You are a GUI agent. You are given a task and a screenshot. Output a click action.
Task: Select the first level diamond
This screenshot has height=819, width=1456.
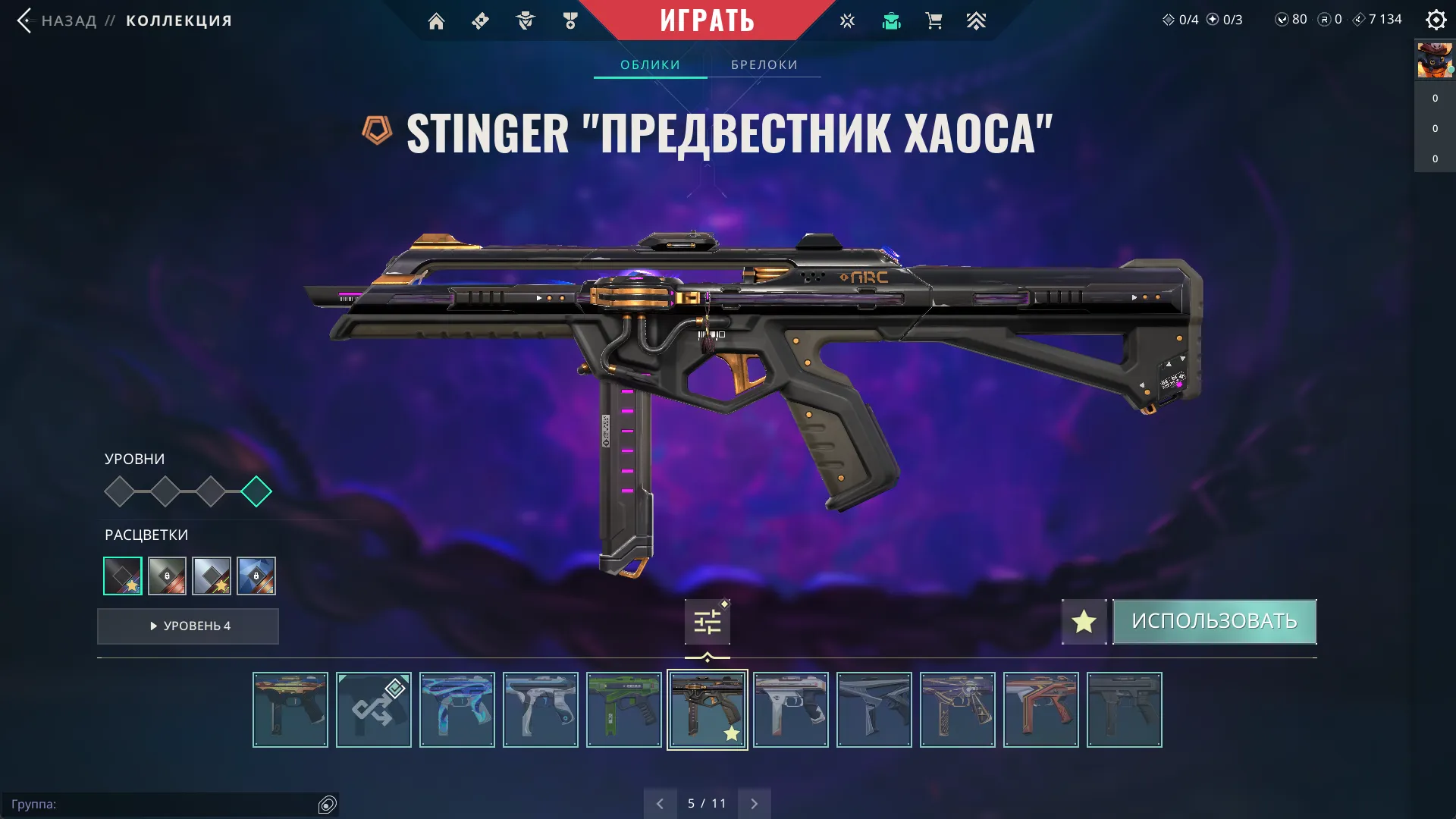(120, 491)
